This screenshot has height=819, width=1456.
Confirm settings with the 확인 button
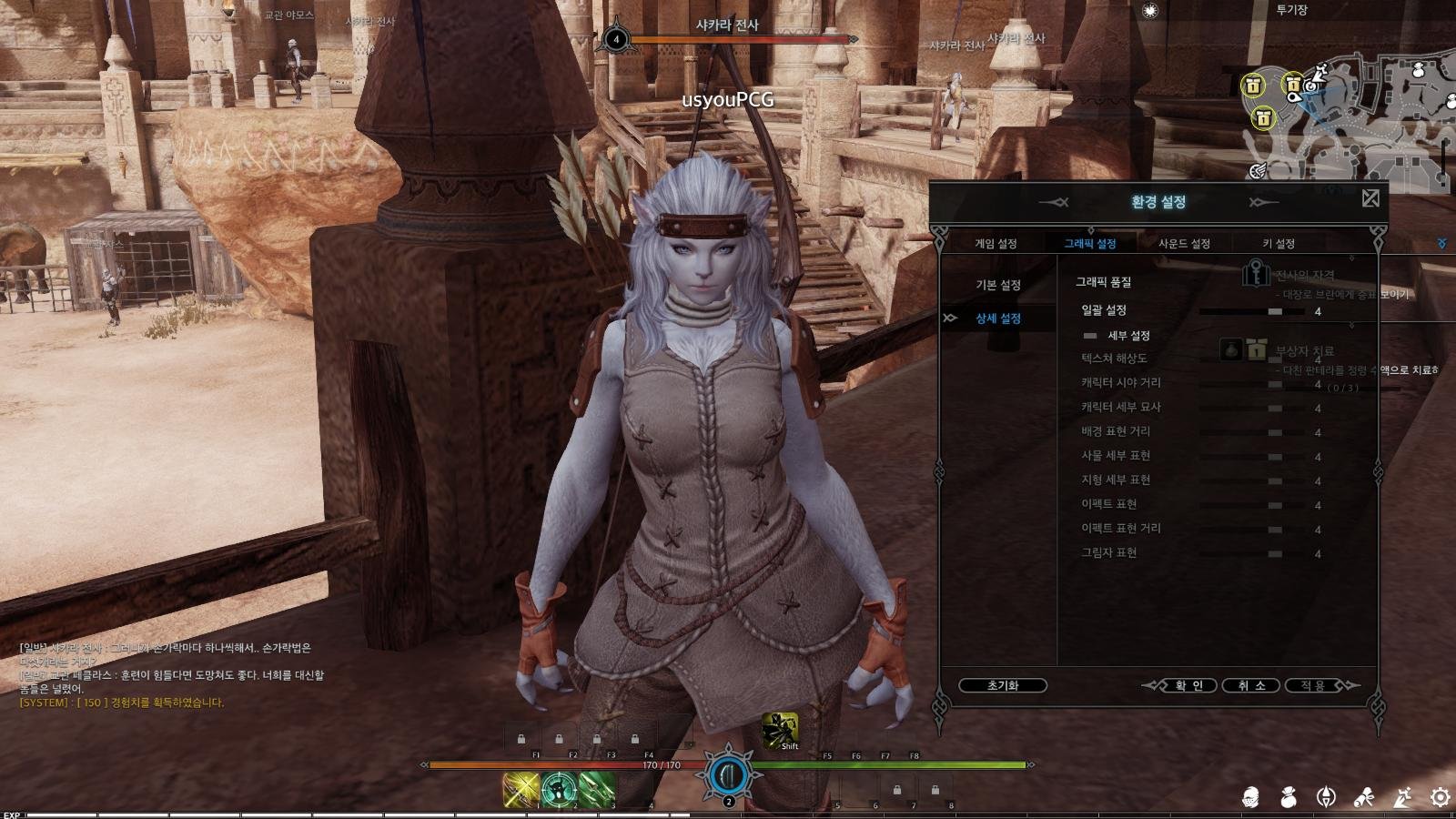pyautogui.click(x=1188, y=685)
